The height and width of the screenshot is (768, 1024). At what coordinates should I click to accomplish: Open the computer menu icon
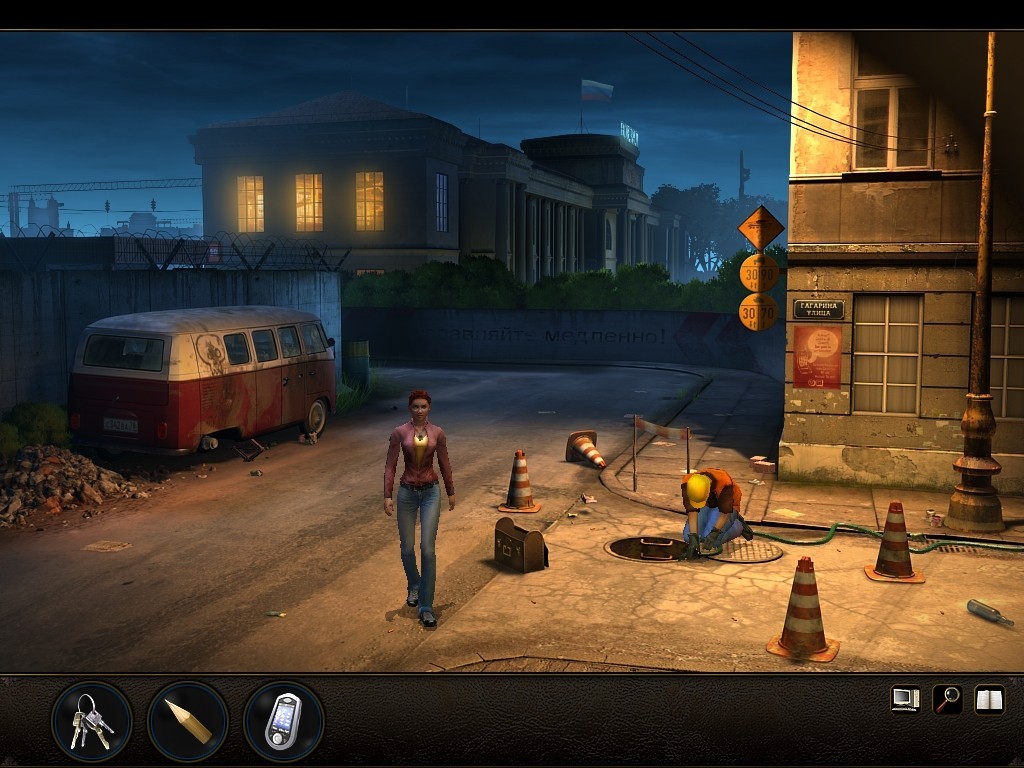(x=905, y=699)
